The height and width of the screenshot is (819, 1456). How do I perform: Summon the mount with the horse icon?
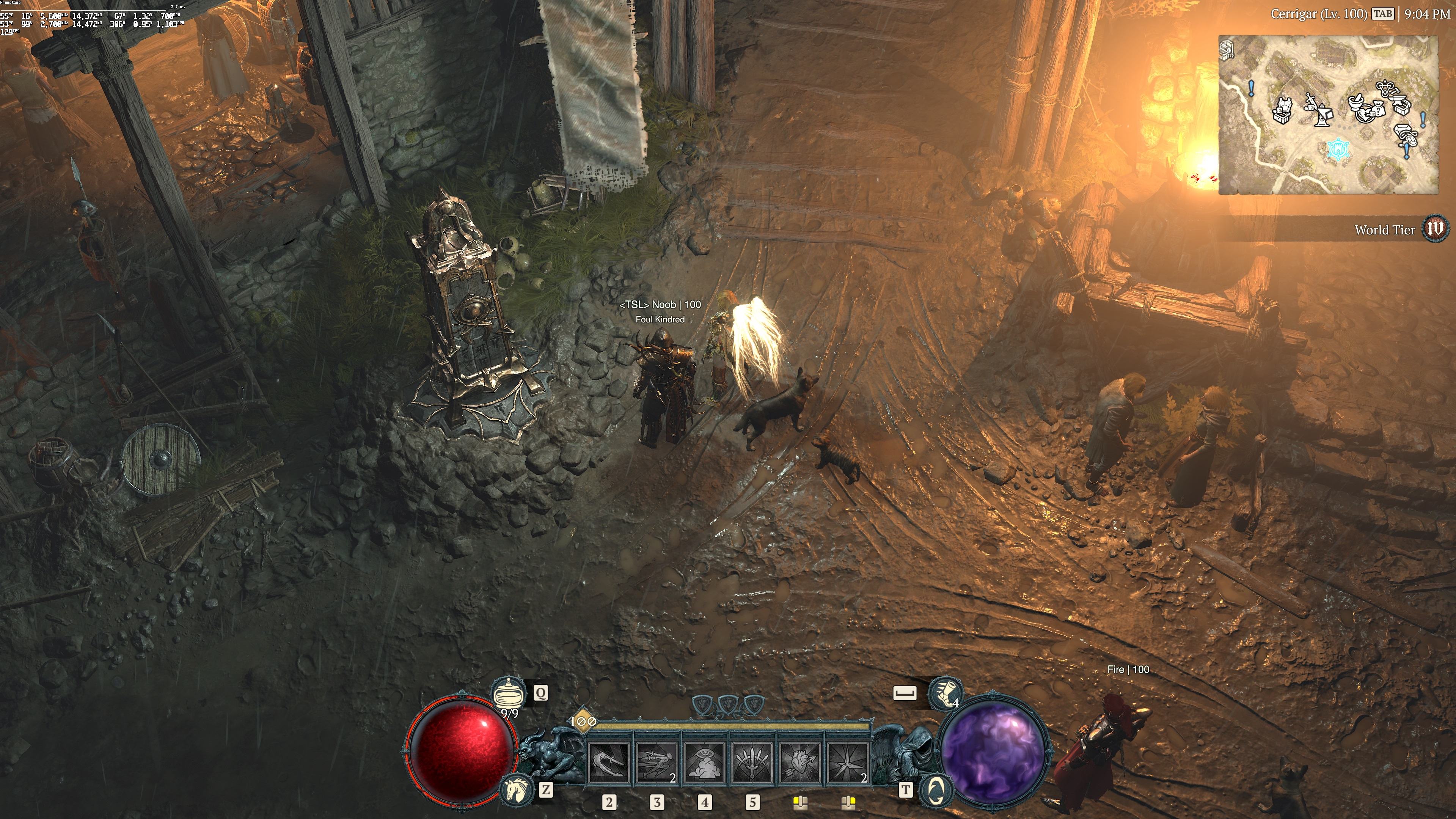click(x=517, y=789)
